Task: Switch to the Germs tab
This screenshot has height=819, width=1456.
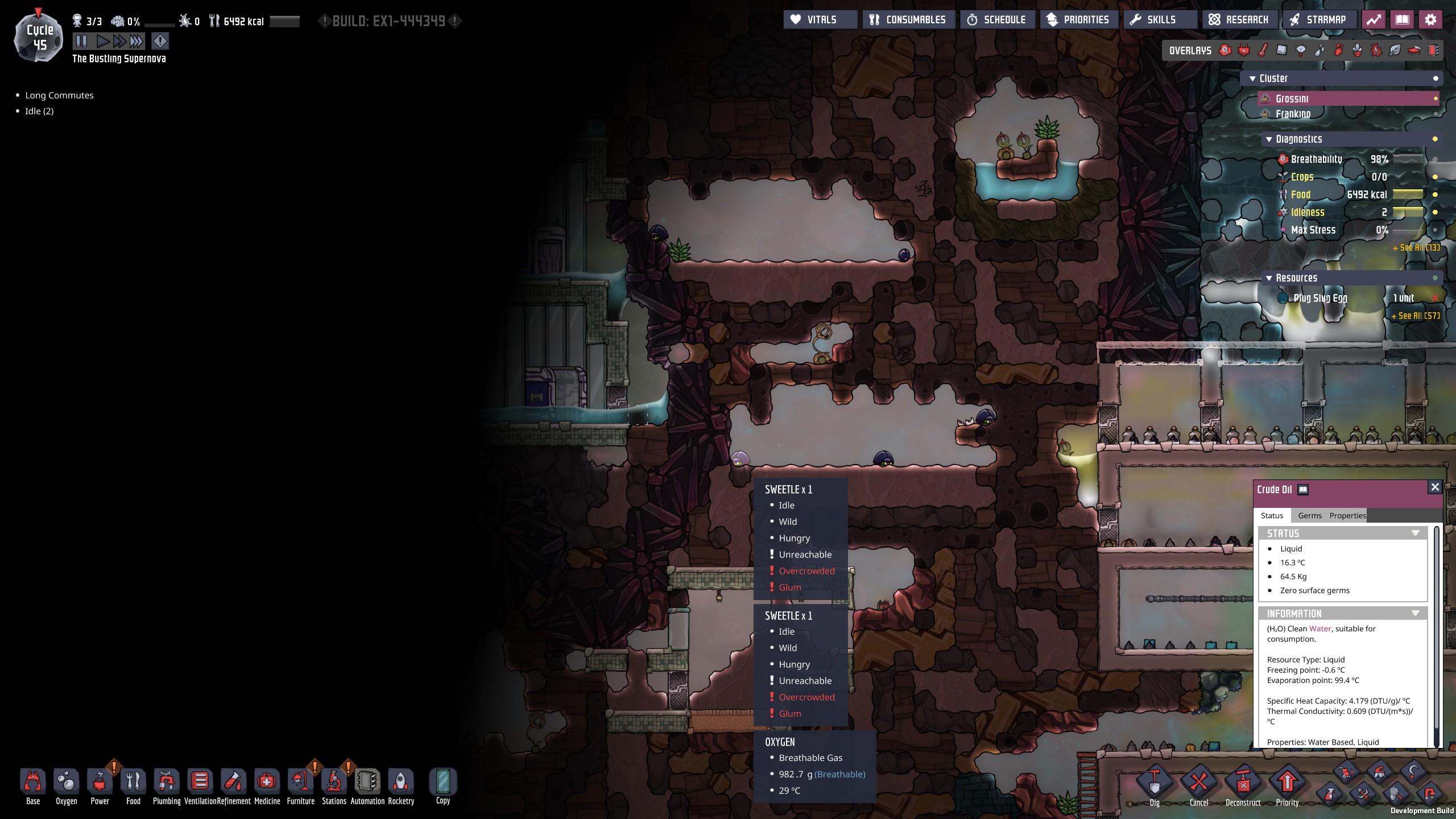Action: click(x=1309, y=515)
